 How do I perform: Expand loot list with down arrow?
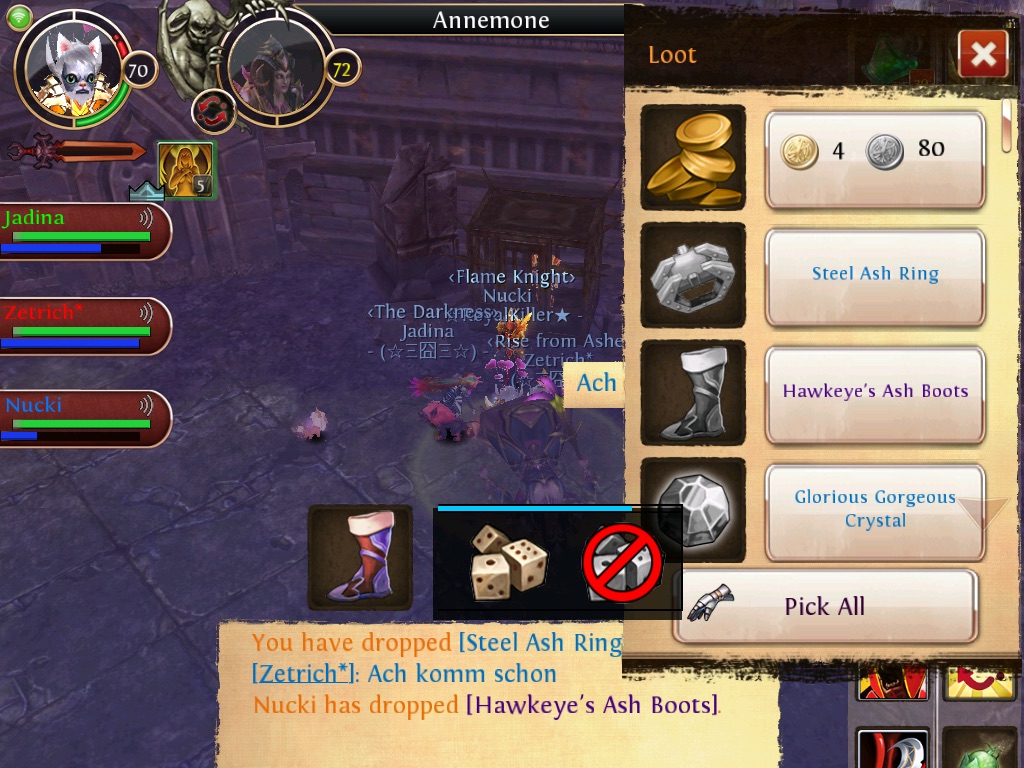pos(980,513)
